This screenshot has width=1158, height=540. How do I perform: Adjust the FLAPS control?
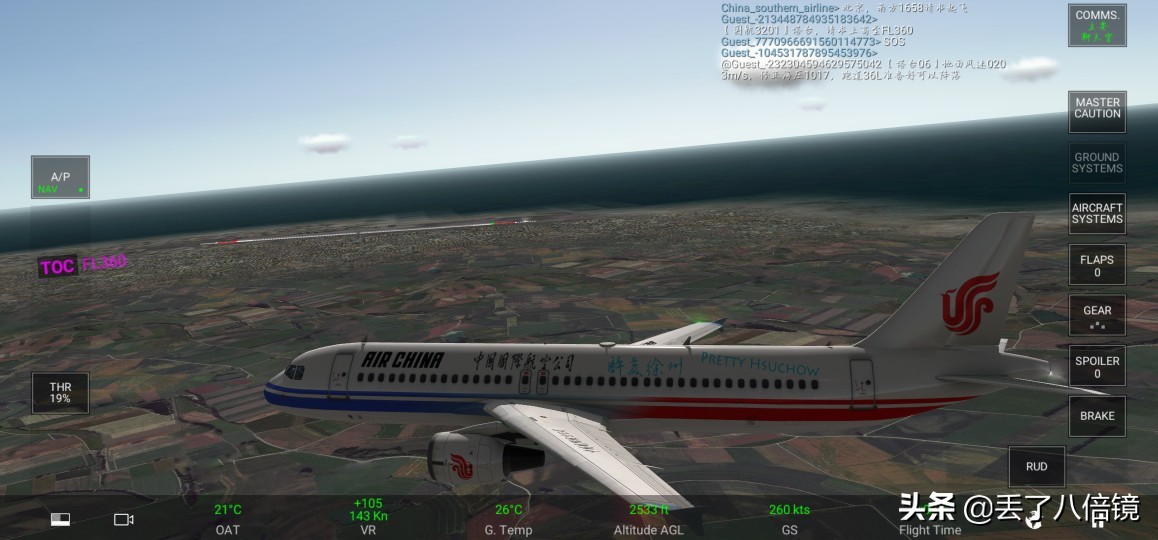tap(1097, 265)
